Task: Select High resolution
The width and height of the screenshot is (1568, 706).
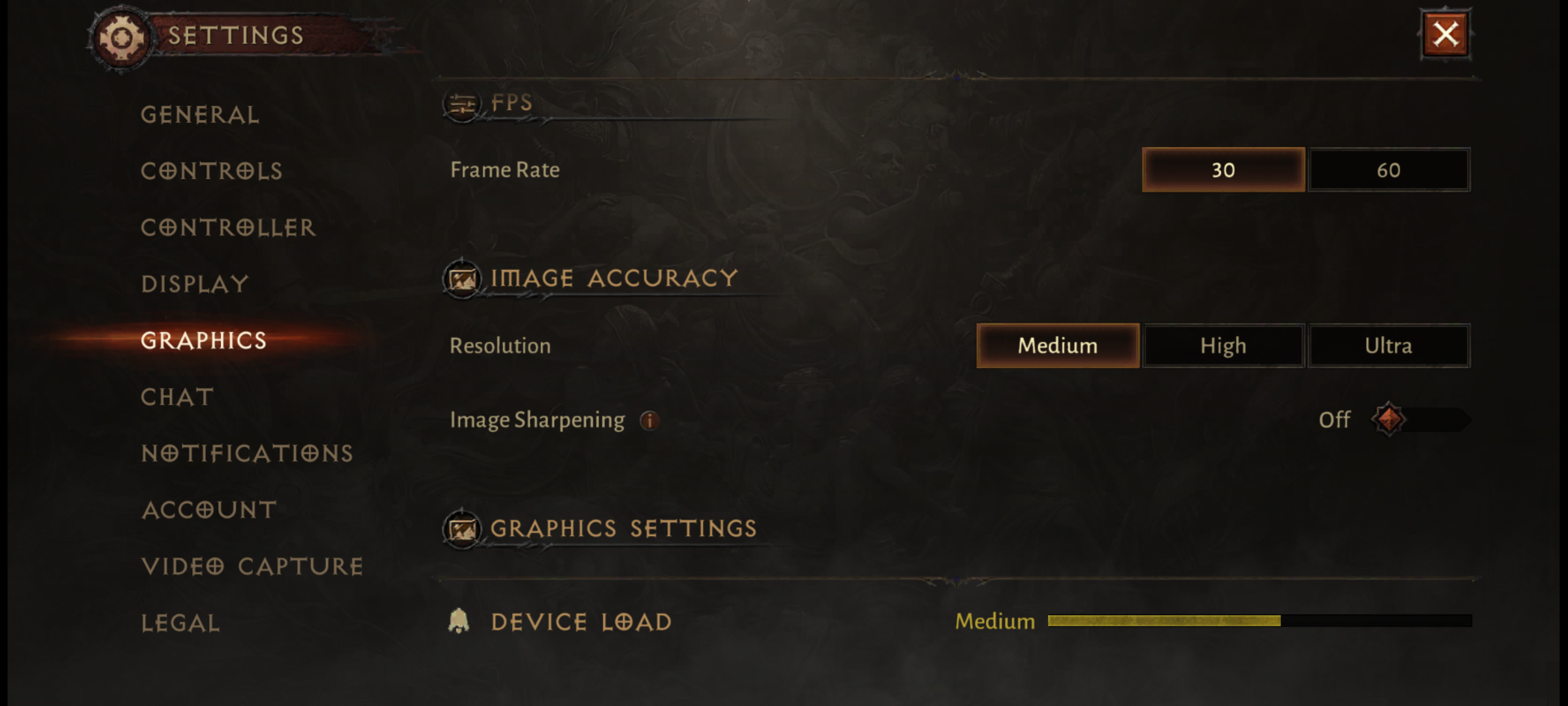Action: click(1223, 346)
